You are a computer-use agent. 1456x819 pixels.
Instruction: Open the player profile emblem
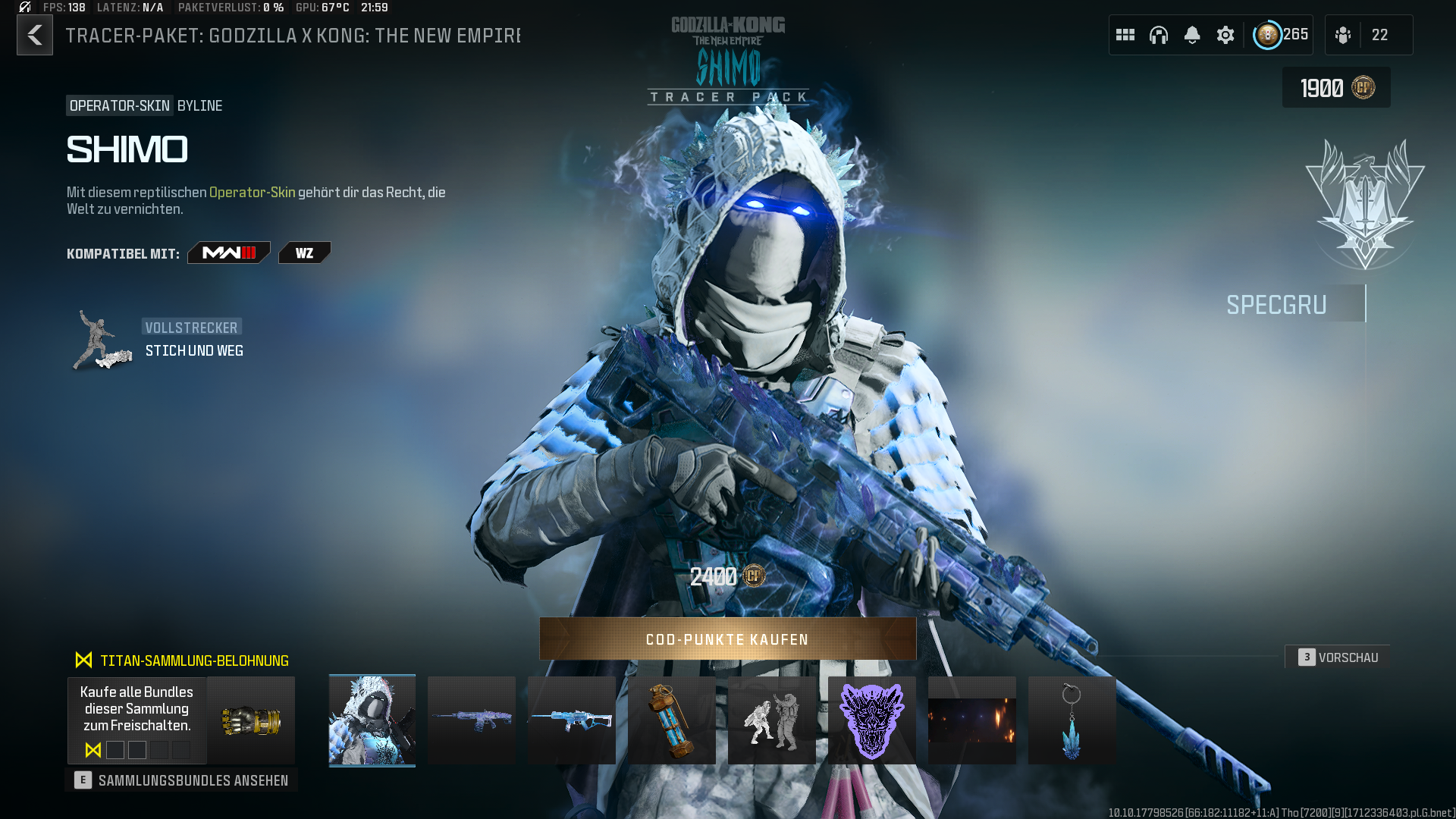pyautogui.click(x=1267, y=35)
